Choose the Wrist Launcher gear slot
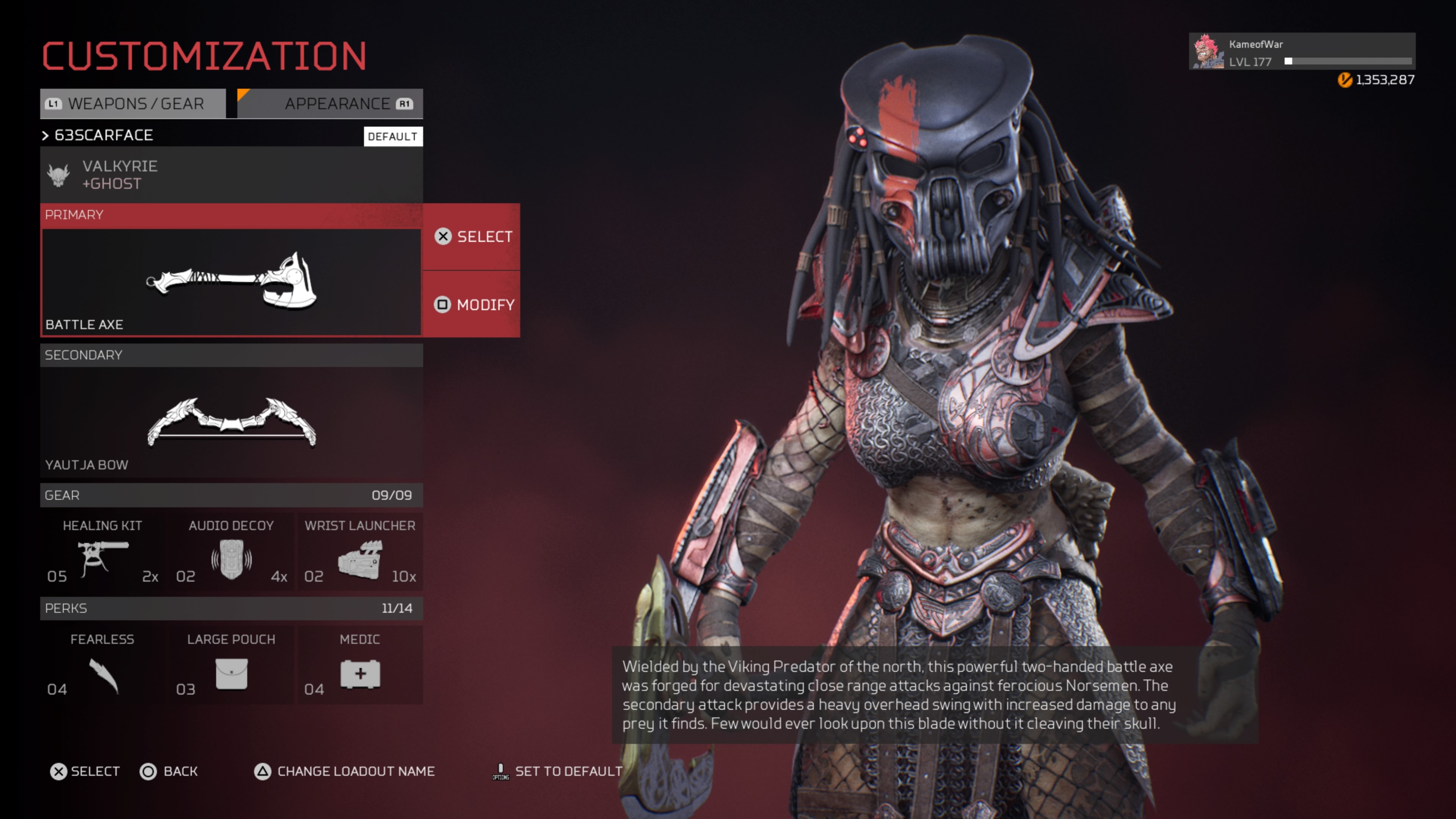 [360, 552]
